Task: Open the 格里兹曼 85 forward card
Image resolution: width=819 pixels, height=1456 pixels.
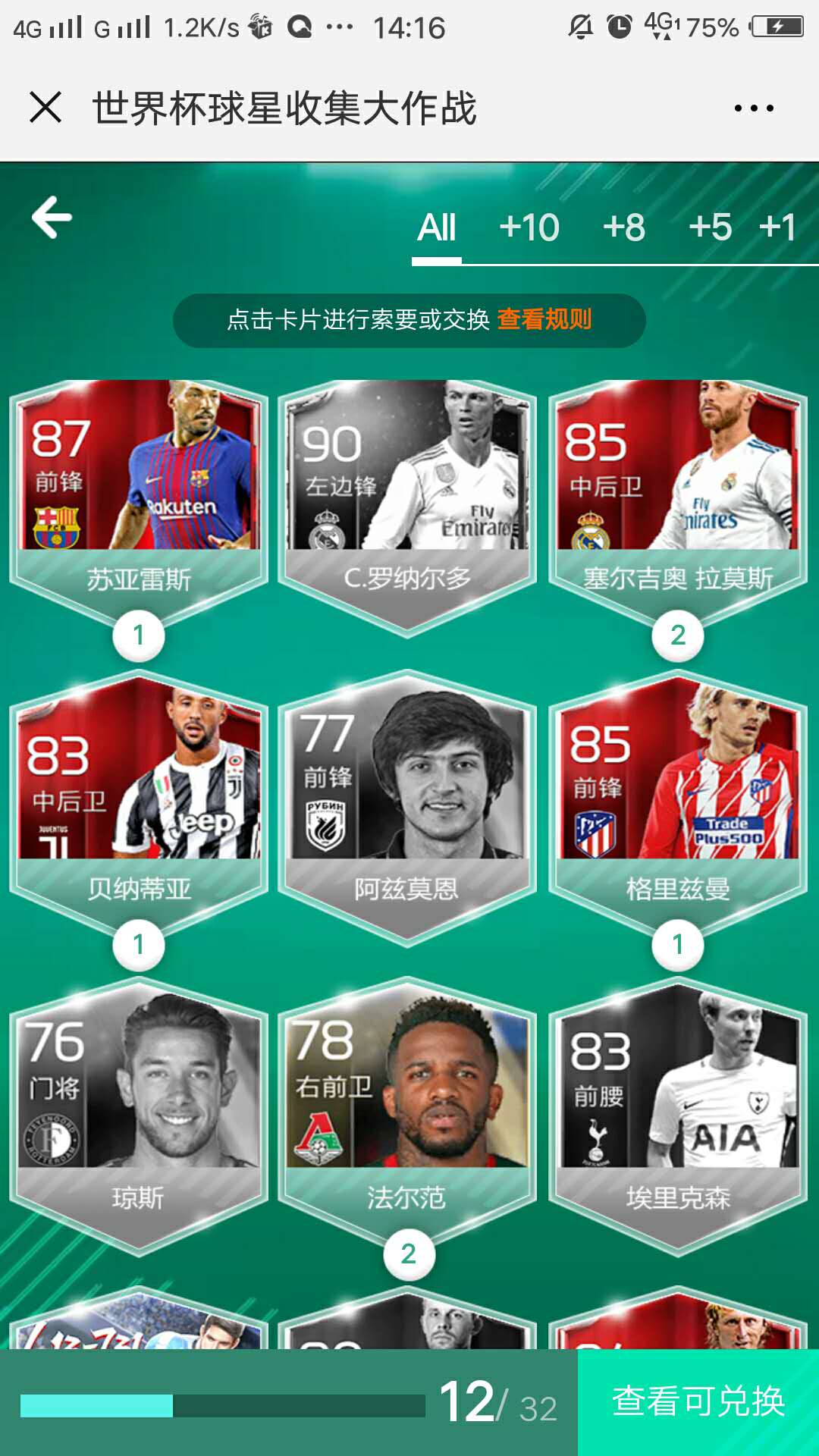Action: pos(677,796)
